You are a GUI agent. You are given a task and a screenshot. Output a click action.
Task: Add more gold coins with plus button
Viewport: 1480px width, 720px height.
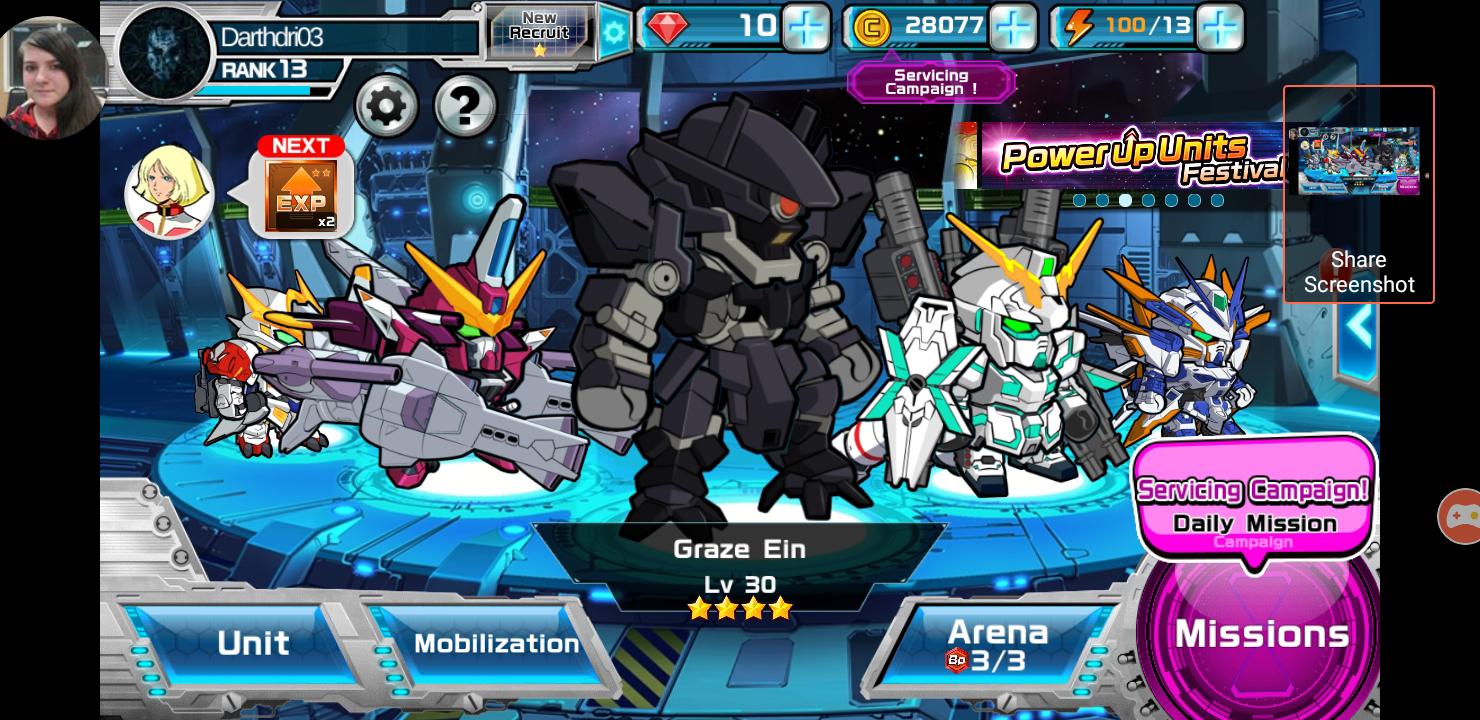(1012, 27)
